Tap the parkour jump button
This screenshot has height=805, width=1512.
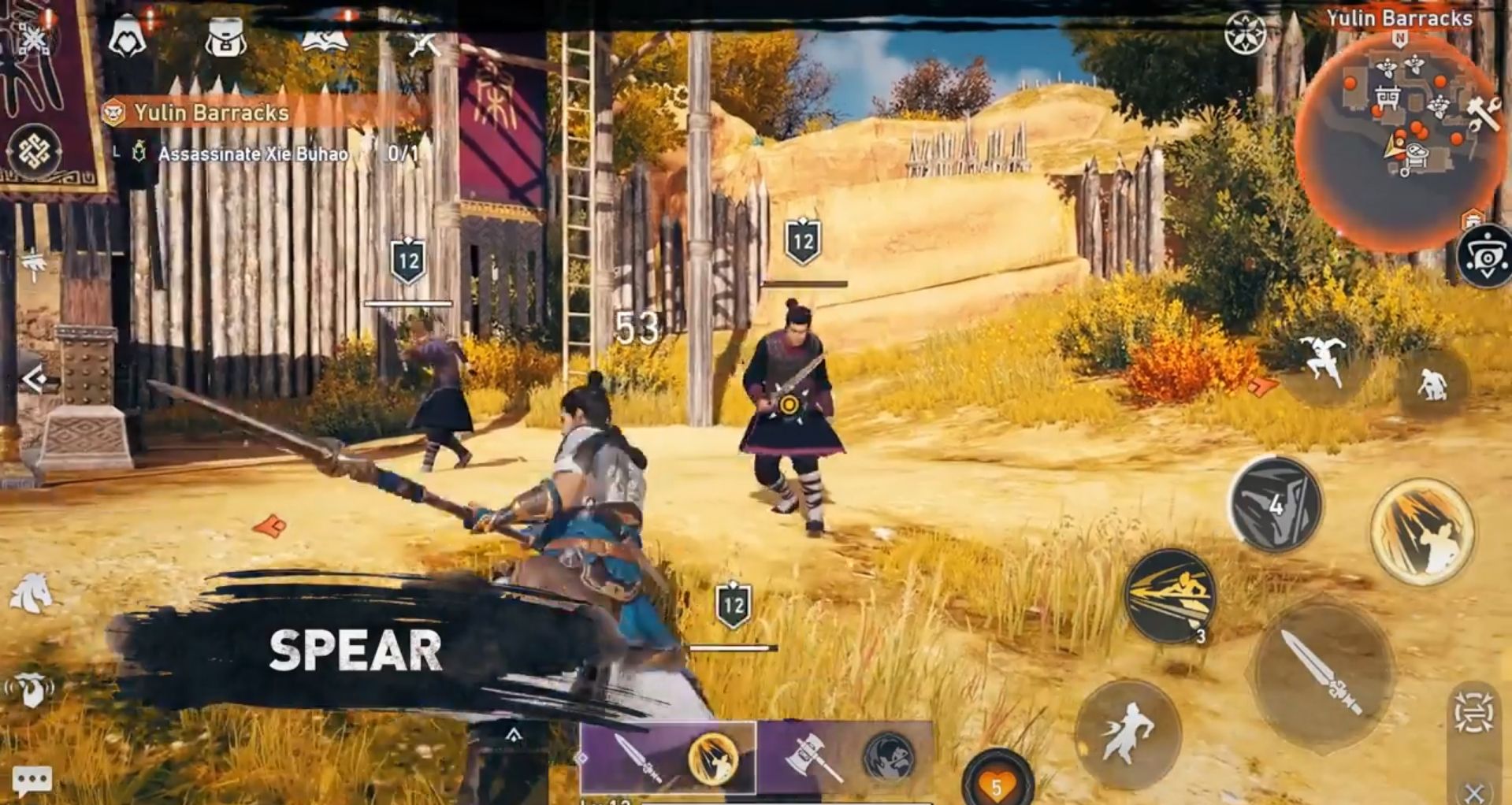1324,362
